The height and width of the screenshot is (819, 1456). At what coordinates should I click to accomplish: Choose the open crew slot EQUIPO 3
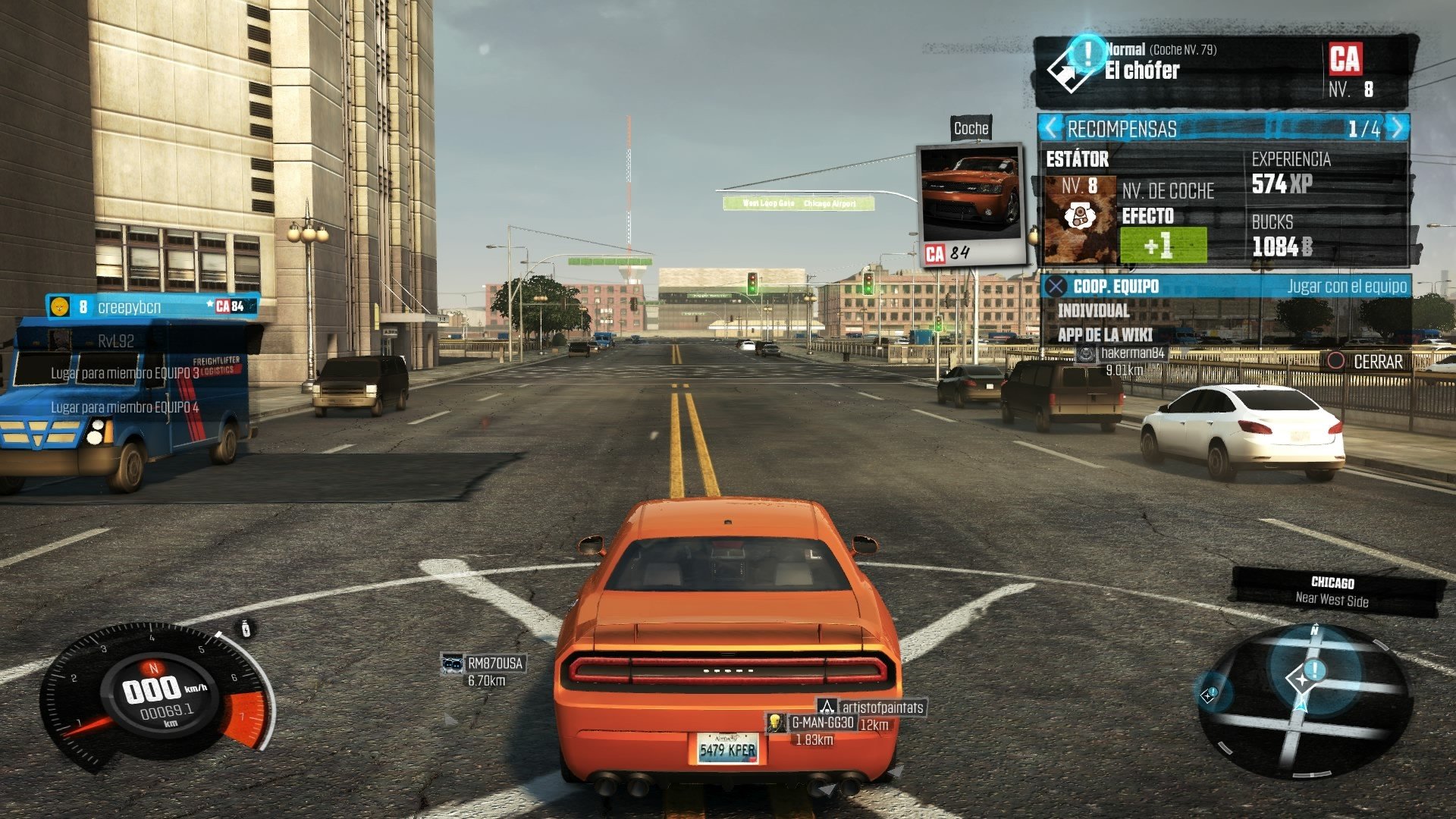pos(125,373)
